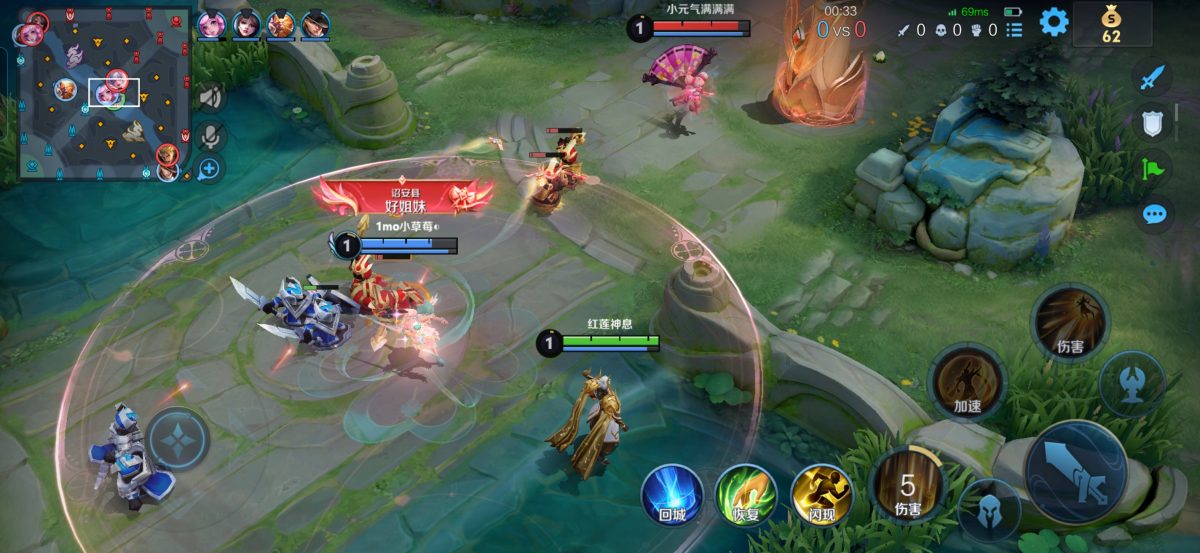Toggle the muted microphone icon
The image size is (1200, 553).
click(209, 133)
